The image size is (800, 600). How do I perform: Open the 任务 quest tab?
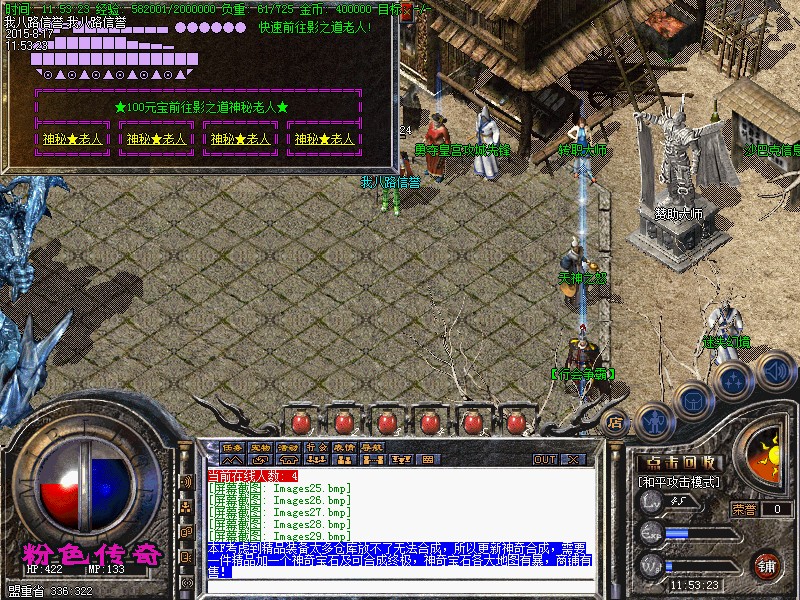233,446
